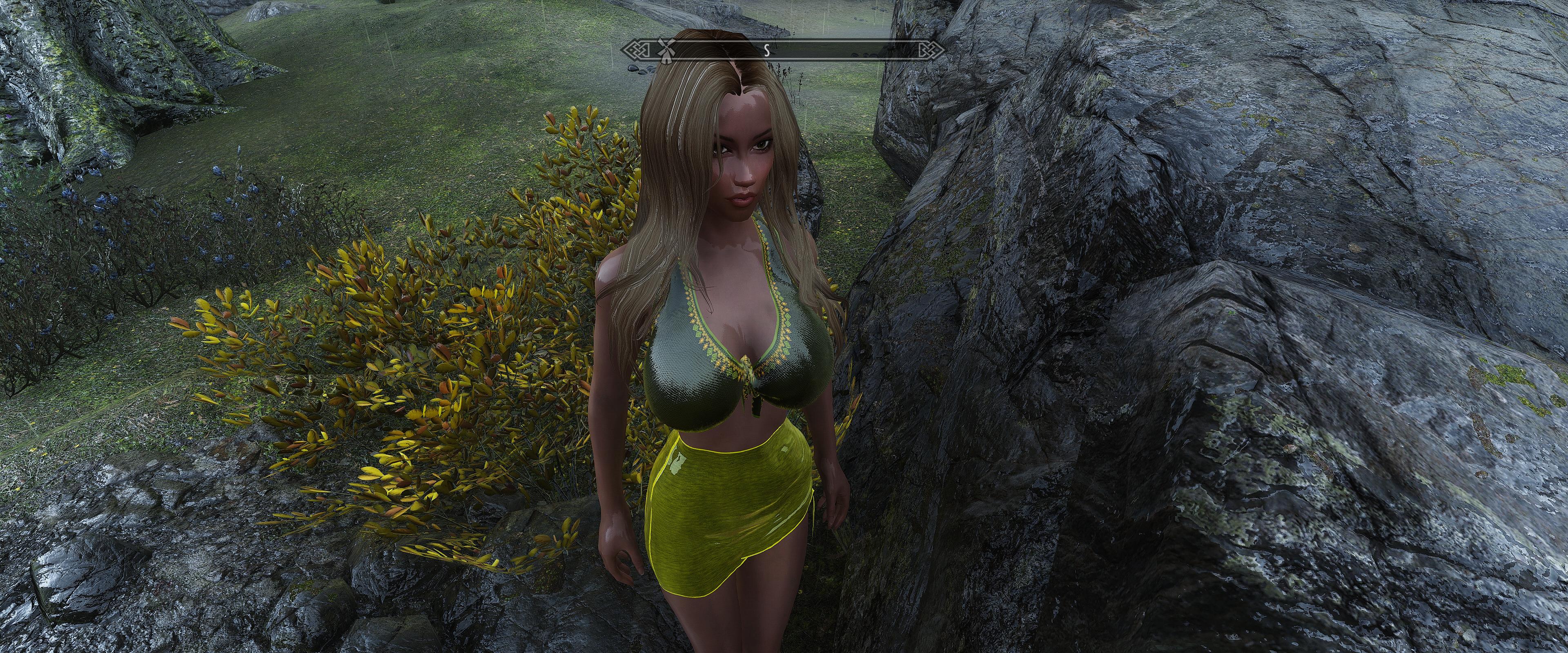Screen dimensions: 1568x653
Task: Select the south 'S' compass heading
Action: coord(767,51)
